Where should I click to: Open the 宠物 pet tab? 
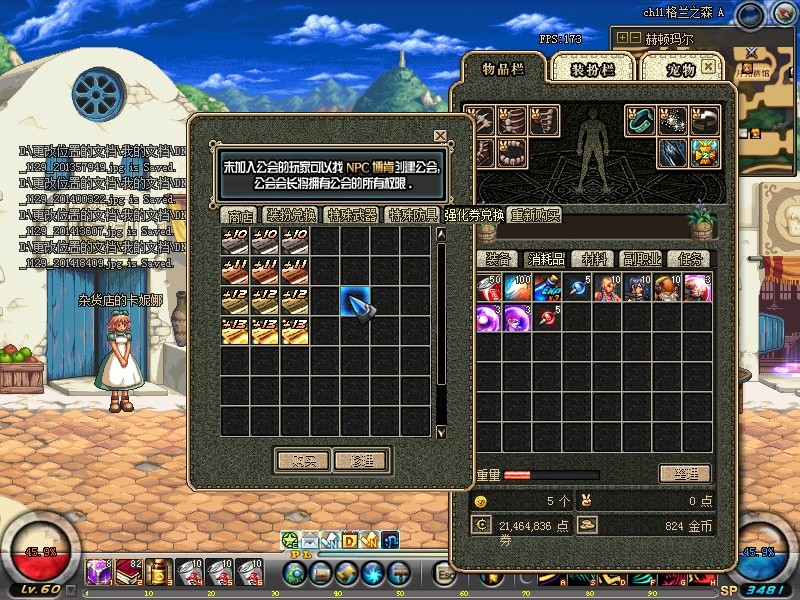coord(680,68)
